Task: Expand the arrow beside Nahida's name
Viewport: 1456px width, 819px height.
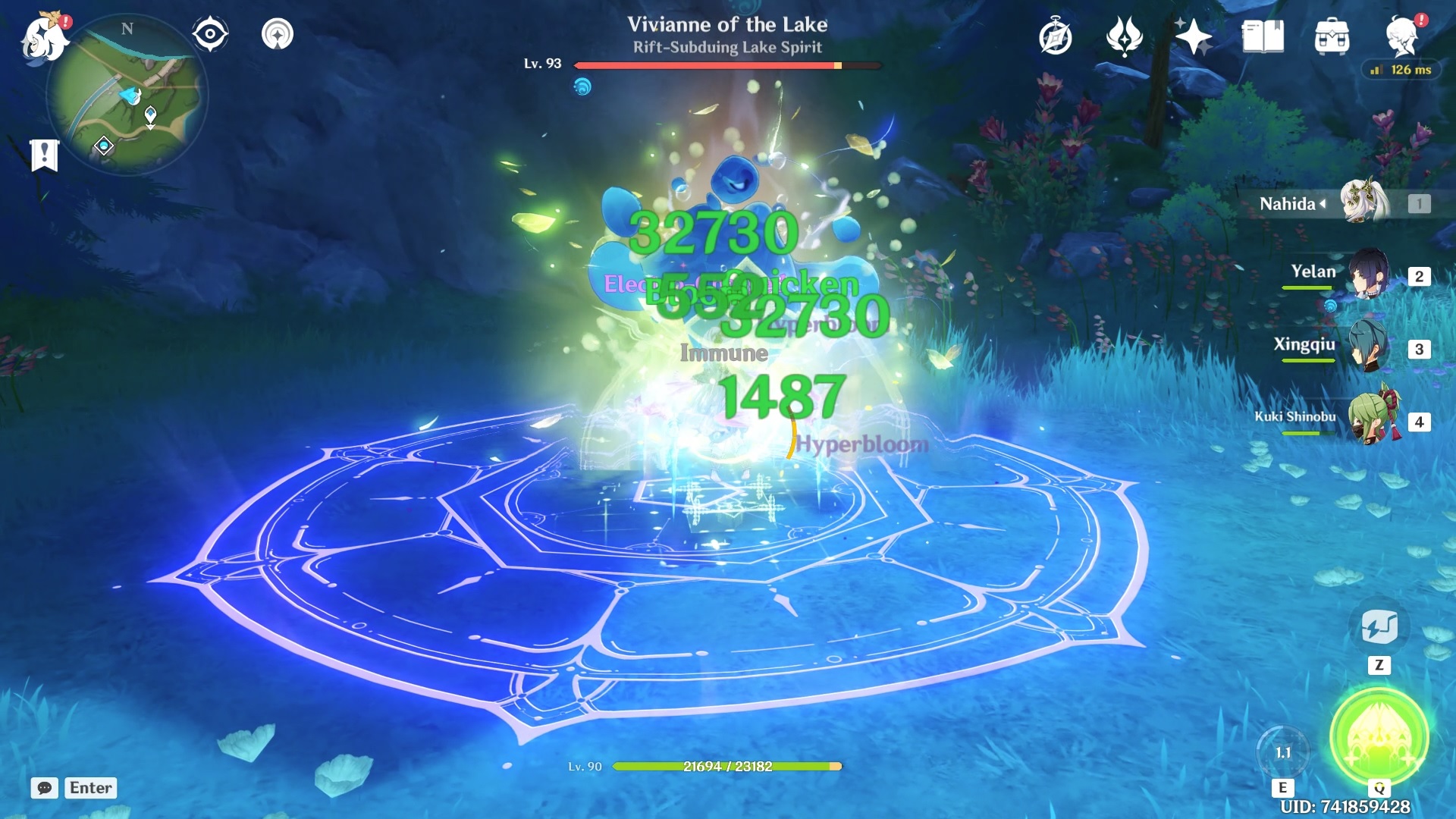Action: [x=1321, y=203]
